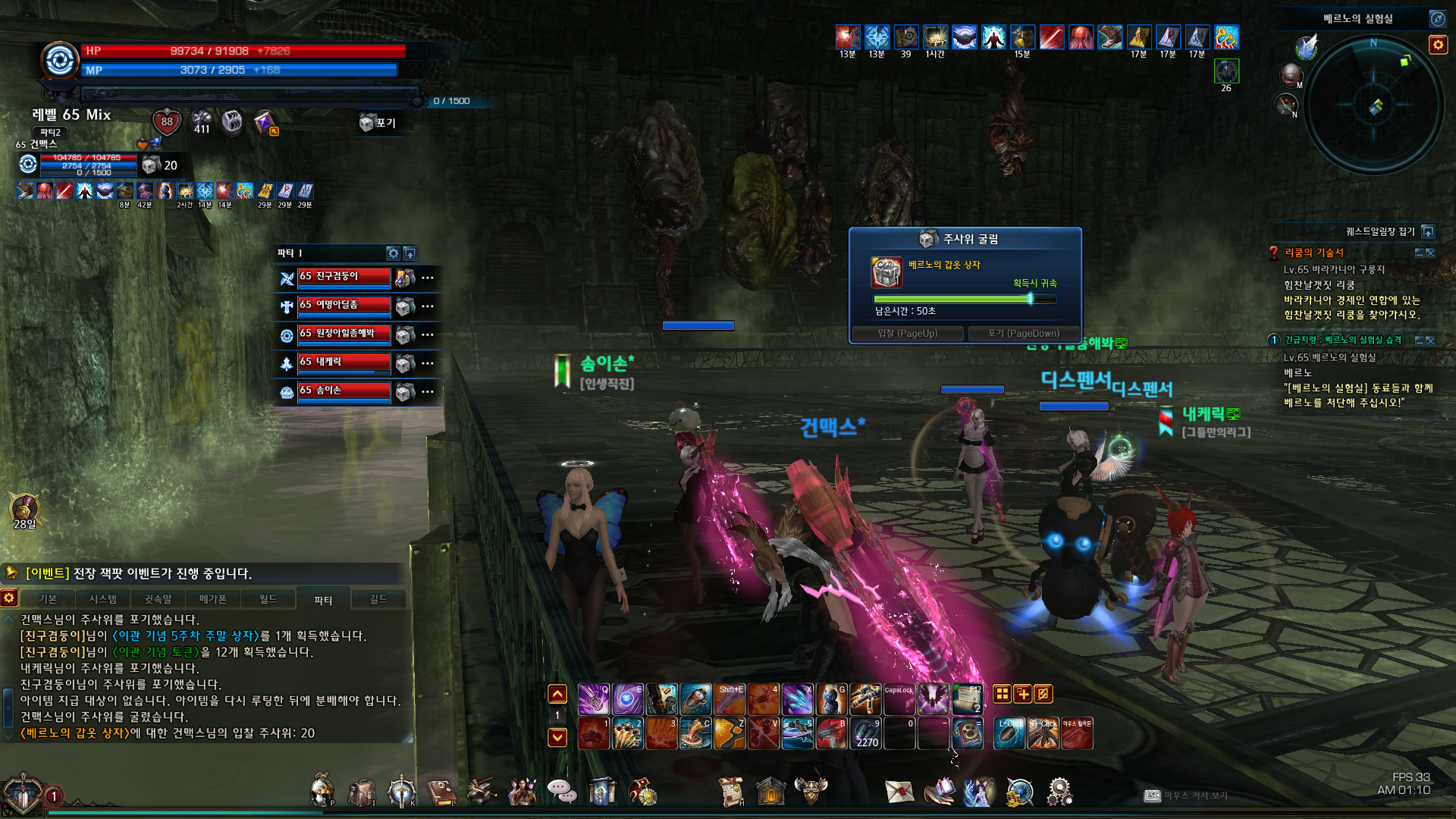Open the compass button beside the zone name
Screen dimensions: 1456x819
point(1437,18)
